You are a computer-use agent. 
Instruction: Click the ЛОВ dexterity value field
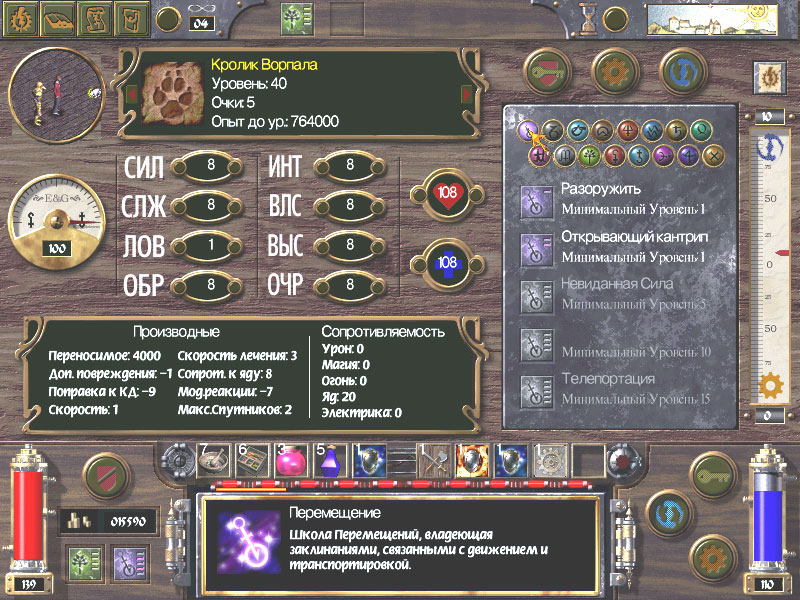[x=212, y=245]
